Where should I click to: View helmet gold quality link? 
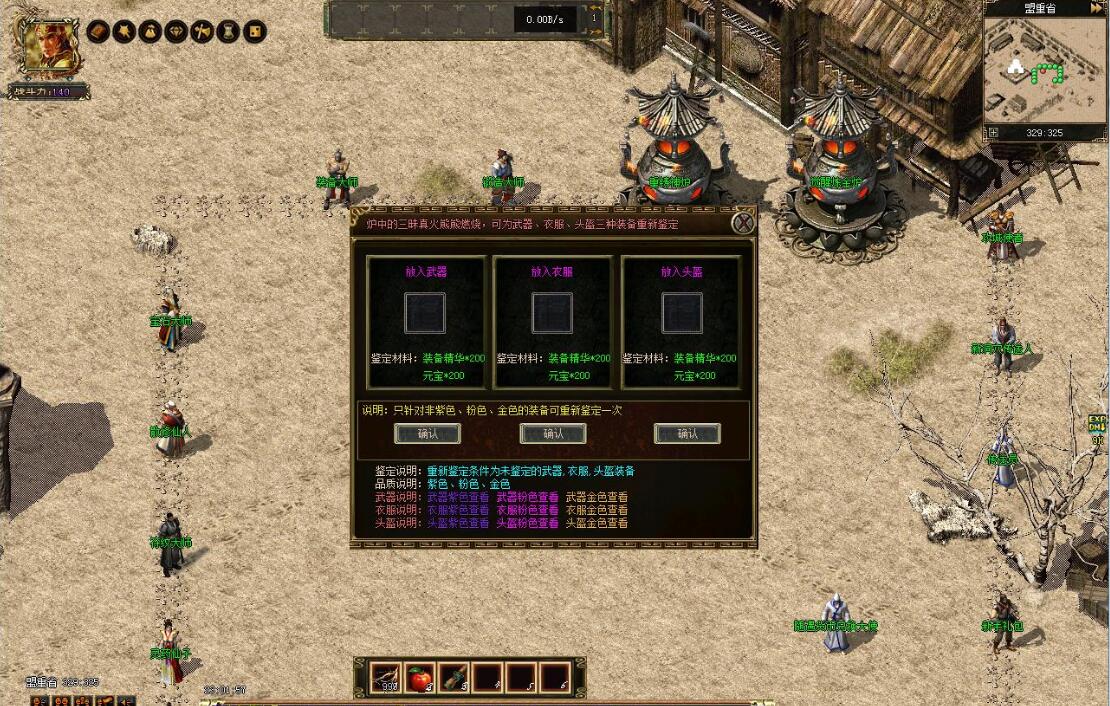(597, 523)
